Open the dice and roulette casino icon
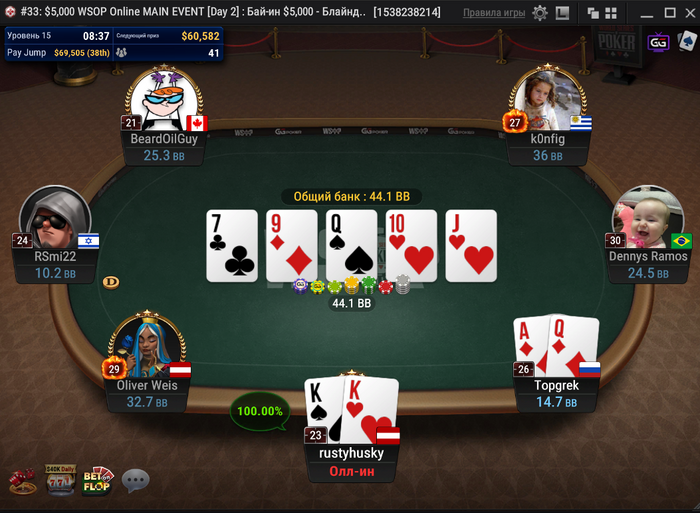 tap(22, 482)
